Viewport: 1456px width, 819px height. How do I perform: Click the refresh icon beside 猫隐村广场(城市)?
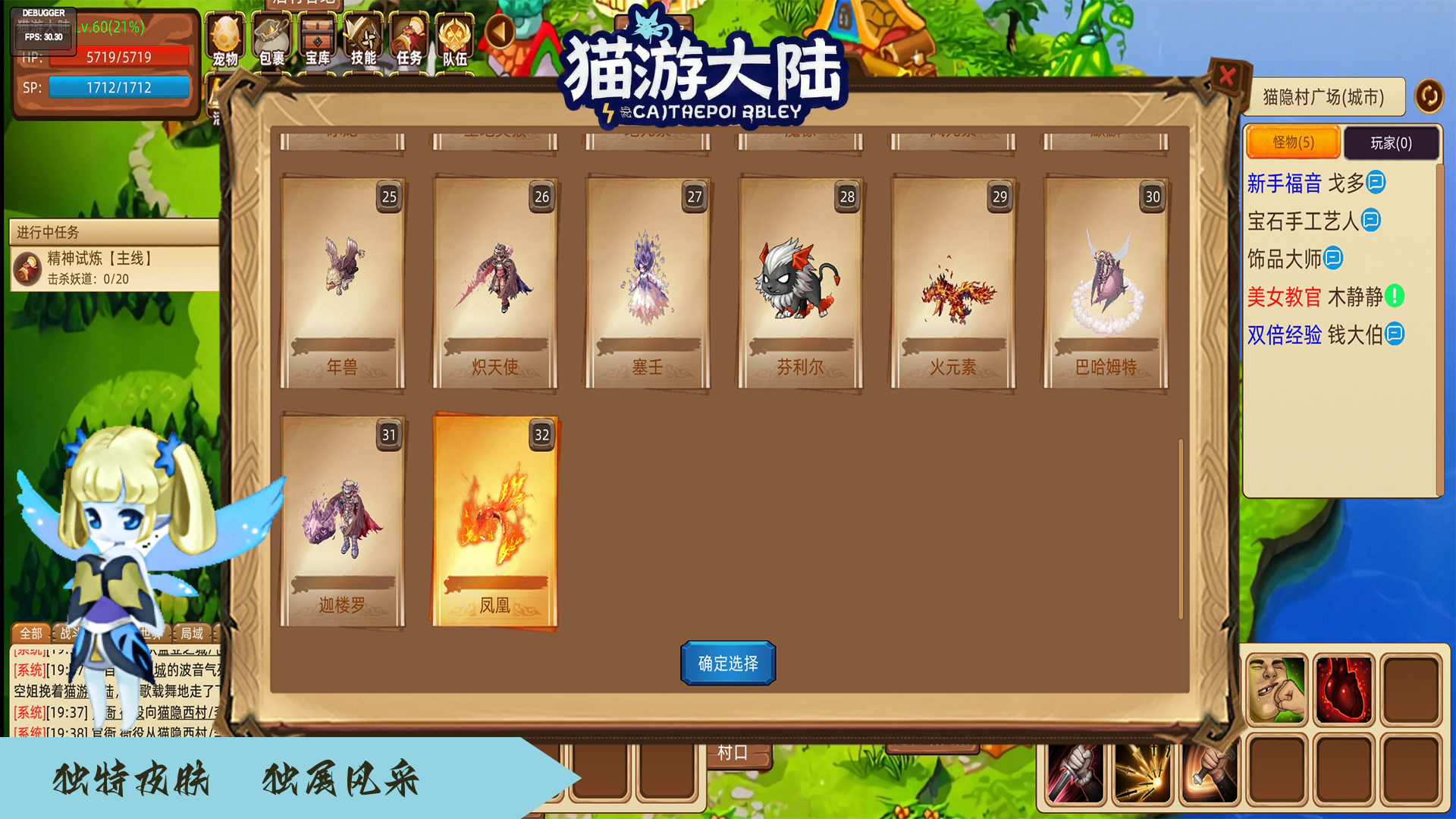(x=1429, y=97)
